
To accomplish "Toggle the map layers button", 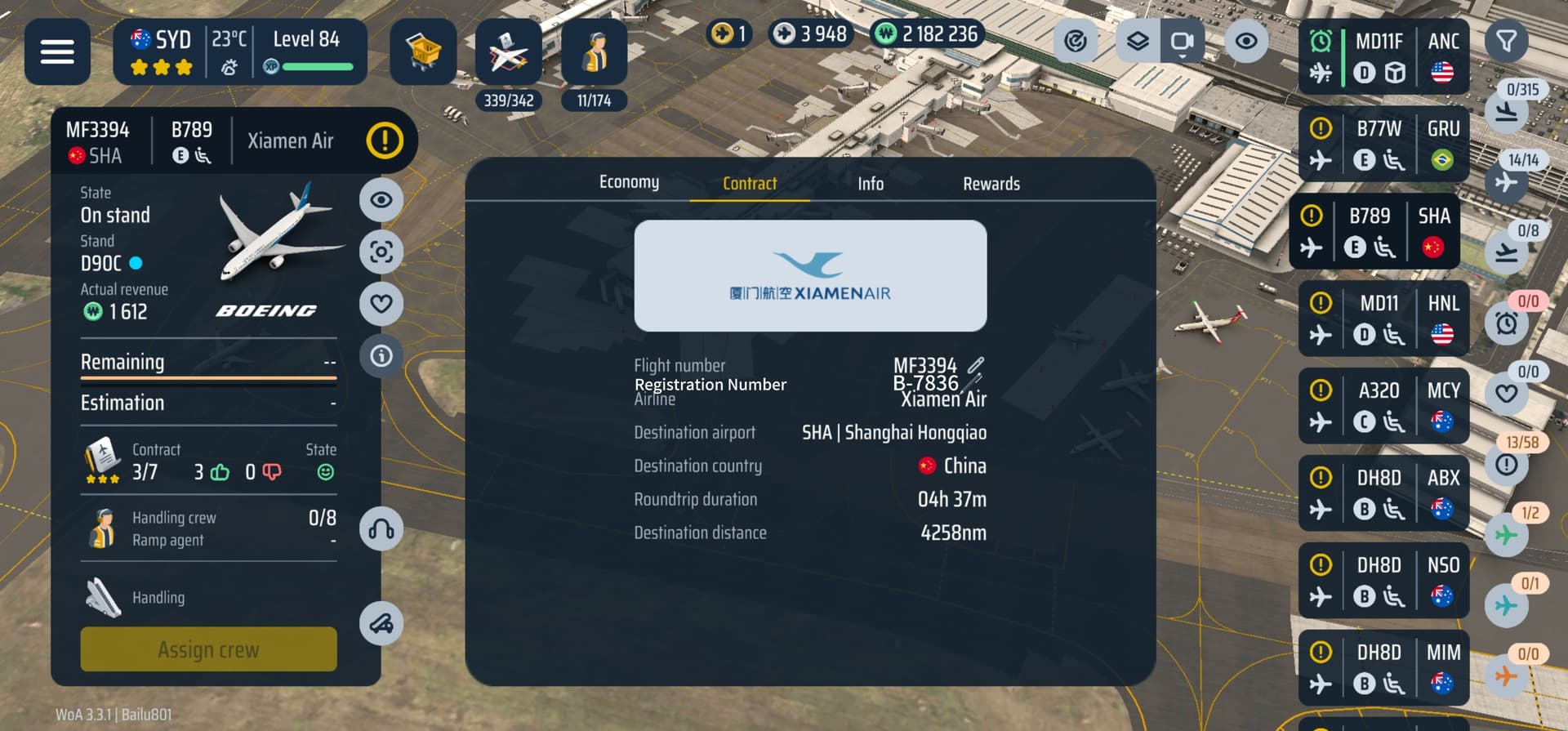I will click(x=1138, y=41).
